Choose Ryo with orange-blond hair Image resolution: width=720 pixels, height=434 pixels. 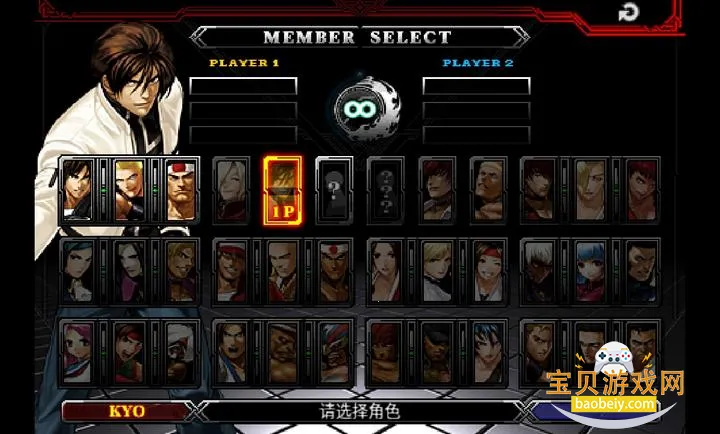pos(180,270)
